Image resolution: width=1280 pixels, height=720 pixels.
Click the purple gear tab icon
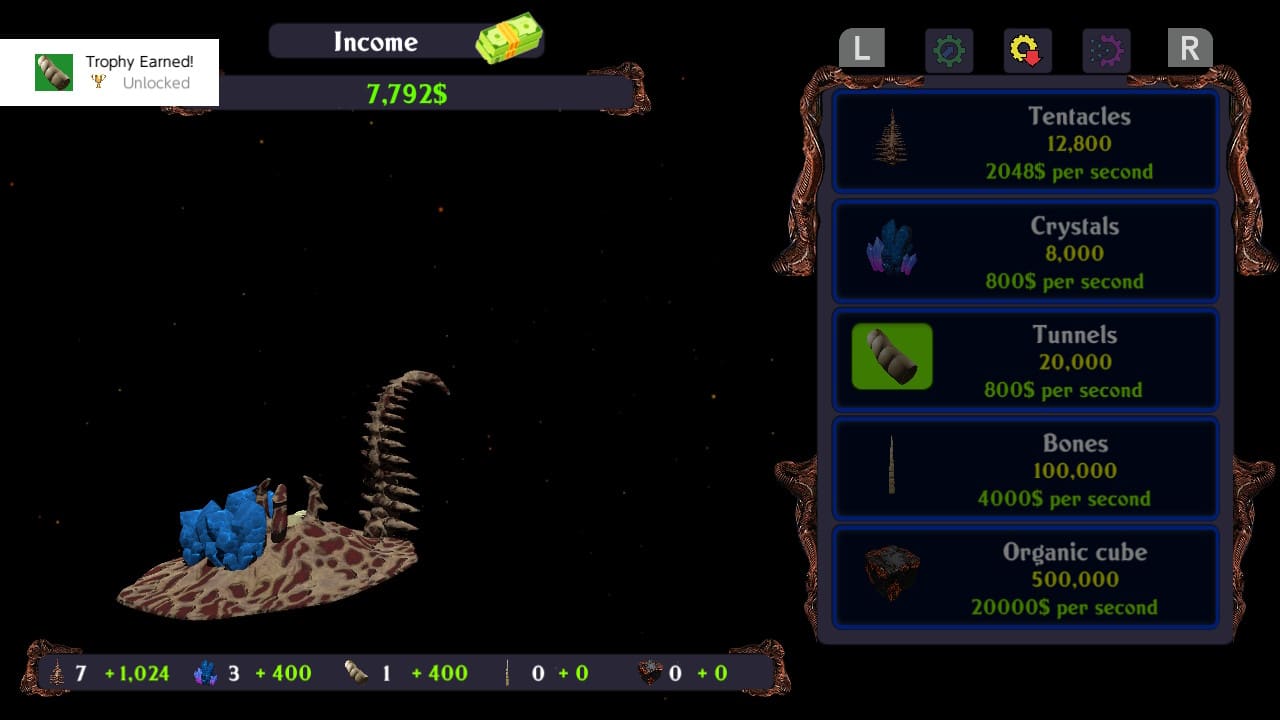[1104, 51]
